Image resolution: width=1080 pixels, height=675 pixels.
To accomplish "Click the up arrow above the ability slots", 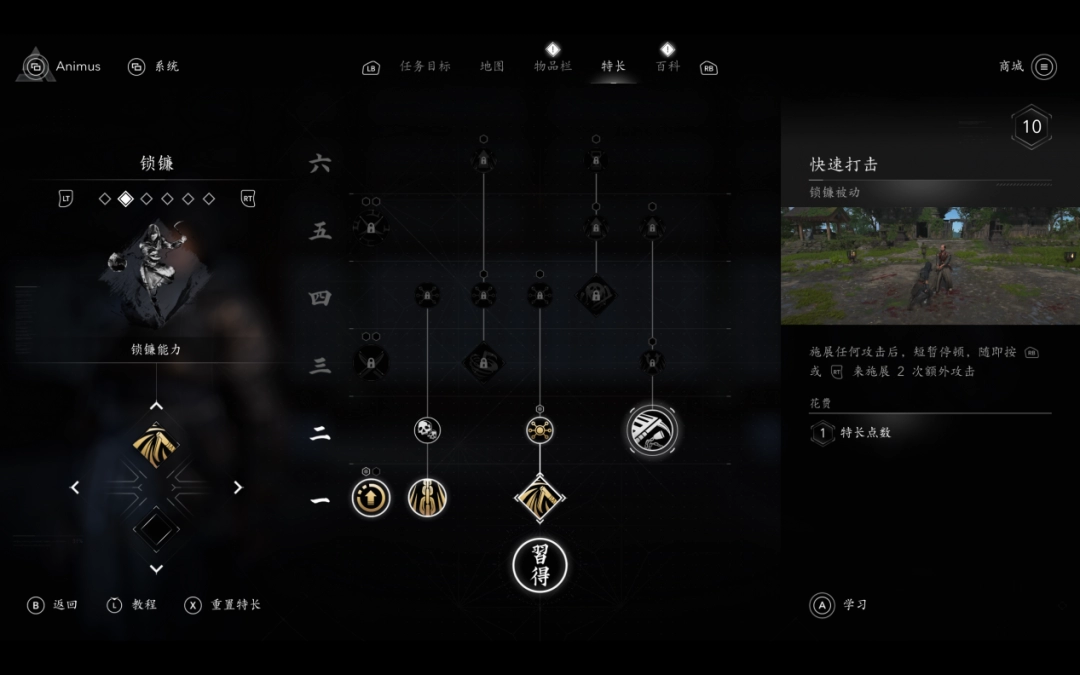I will pyautogui.click(x=156, y=406).
